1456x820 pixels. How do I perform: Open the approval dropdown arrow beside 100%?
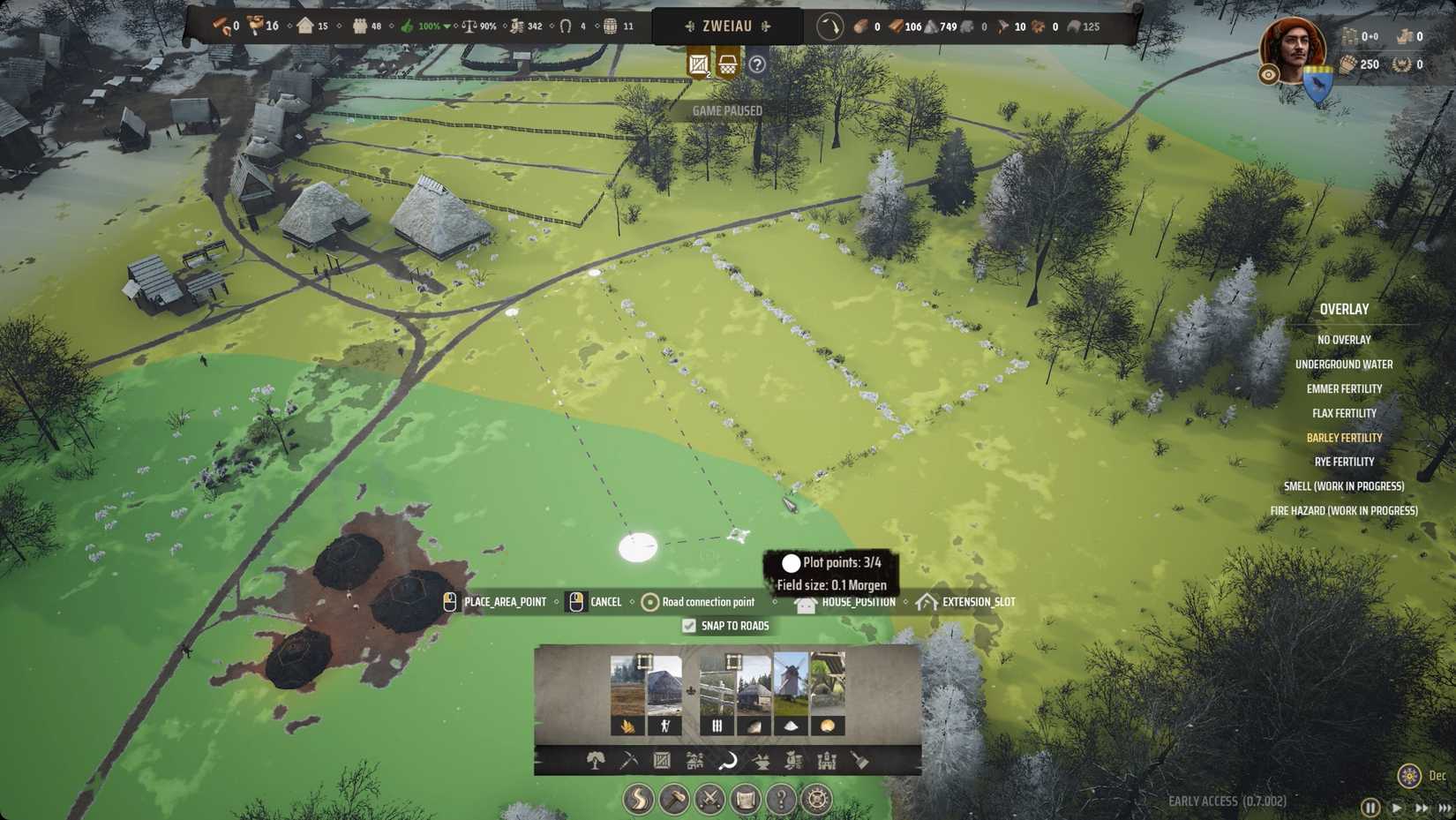click(x=449, y=26)
